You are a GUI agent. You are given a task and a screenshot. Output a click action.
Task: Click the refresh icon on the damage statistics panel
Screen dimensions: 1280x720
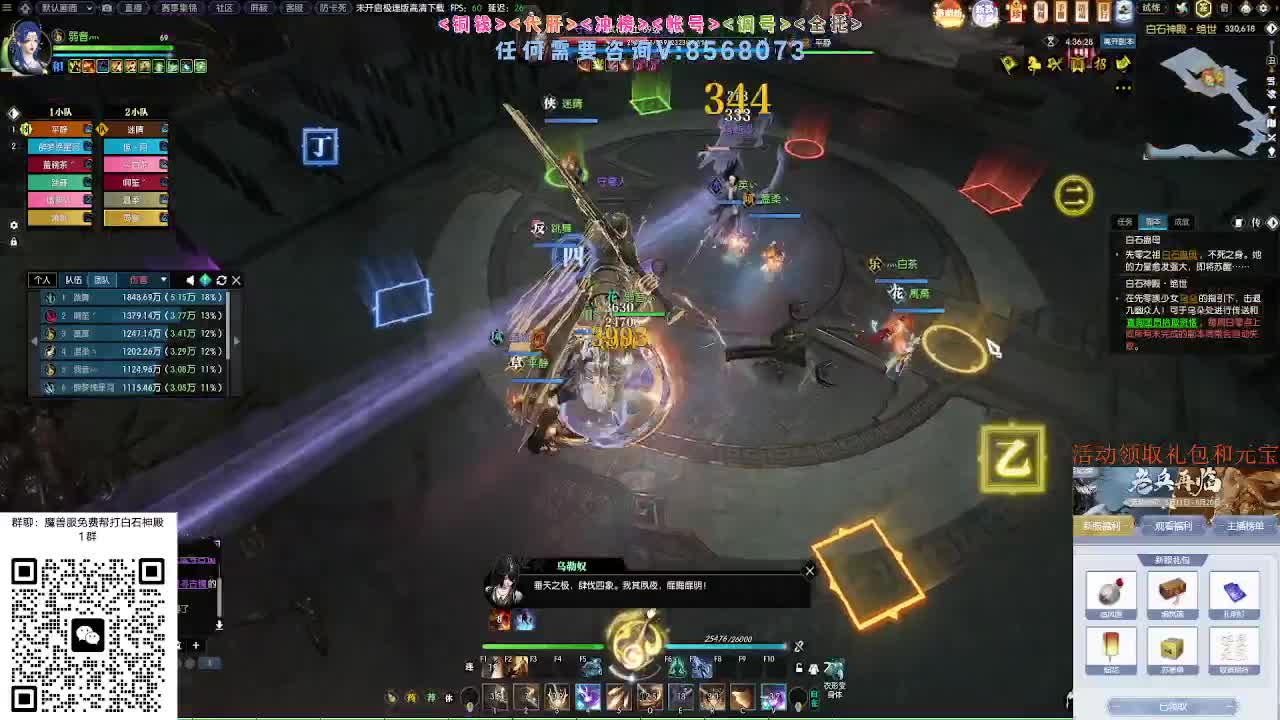221,281
